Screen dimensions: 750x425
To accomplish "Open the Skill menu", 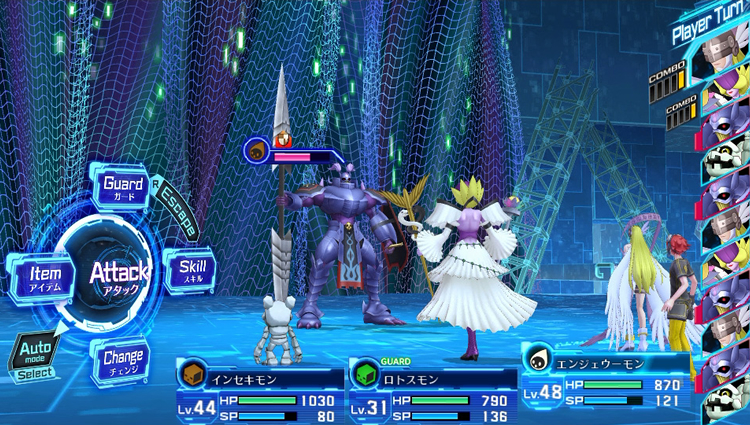I will click(191, 272).
